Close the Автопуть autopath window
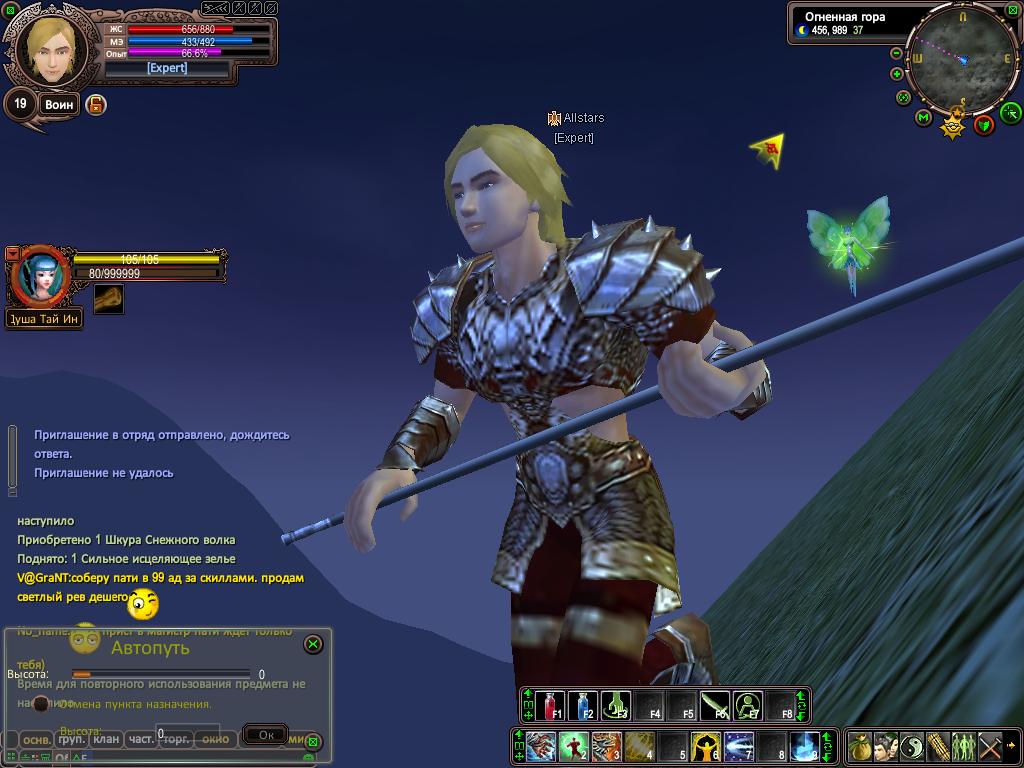Viewport: 1024px width, 768px height. (313, 645)
